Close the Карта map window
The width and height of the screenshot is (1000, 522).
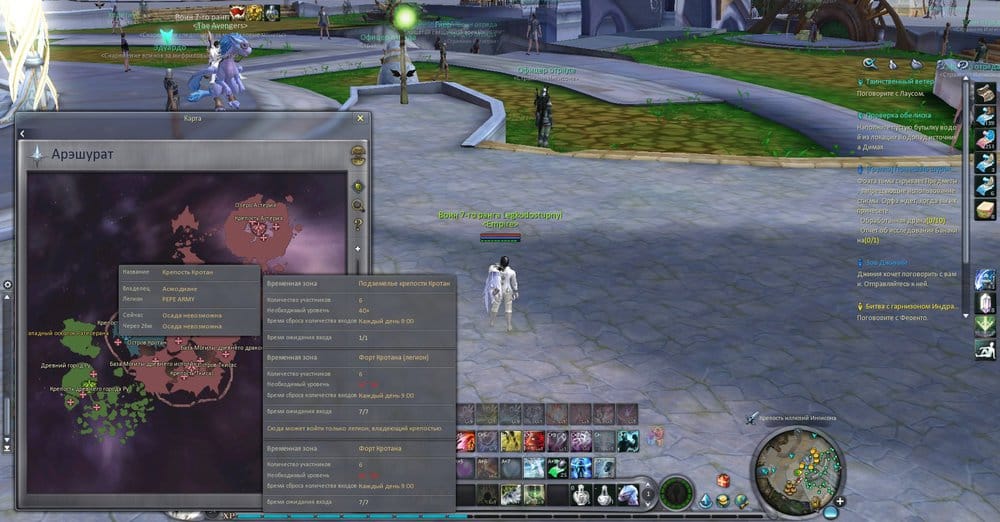click(360, 118)
